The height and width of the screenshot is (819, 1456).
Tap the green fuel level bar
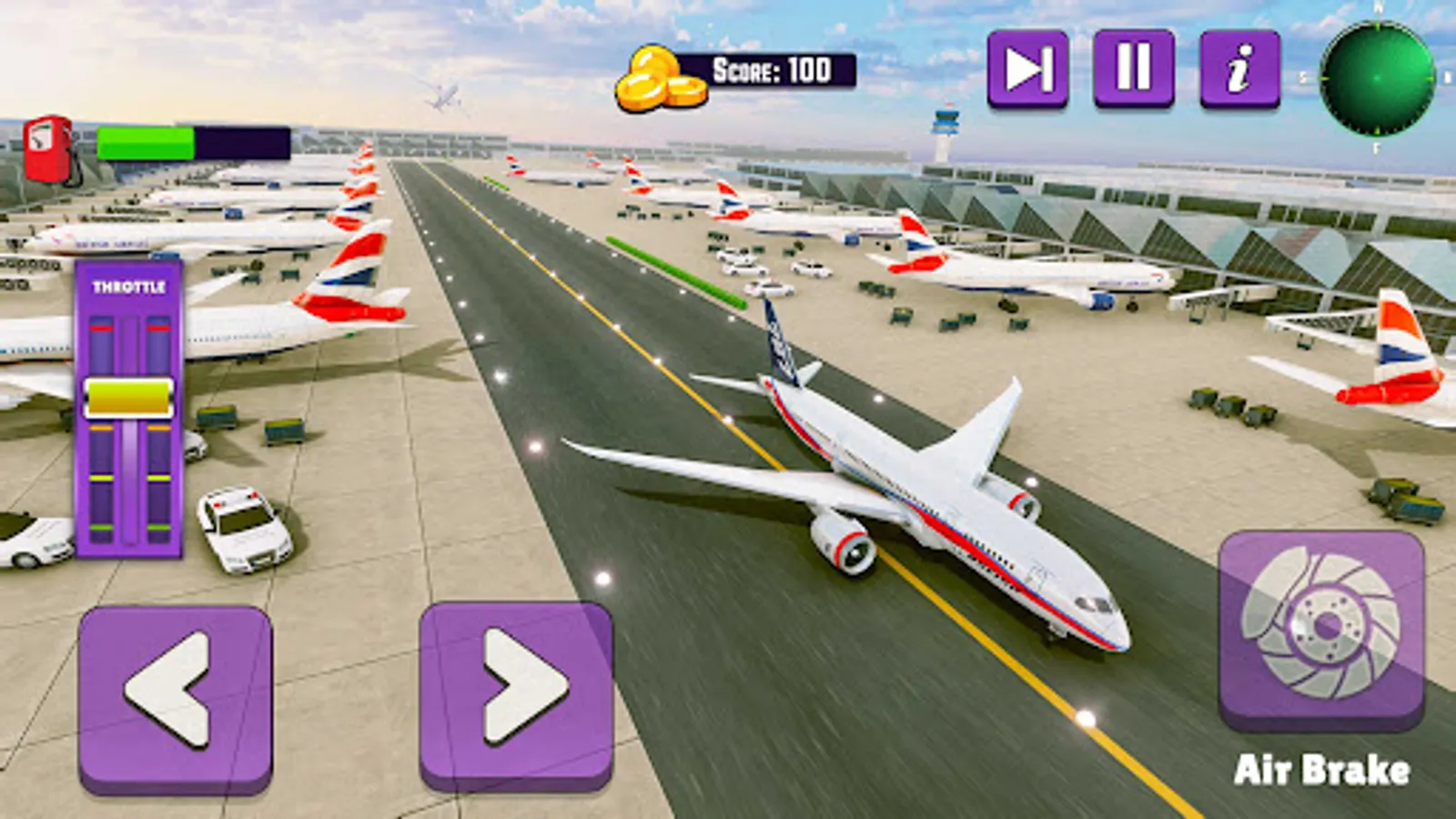click(x=146, y=142)
